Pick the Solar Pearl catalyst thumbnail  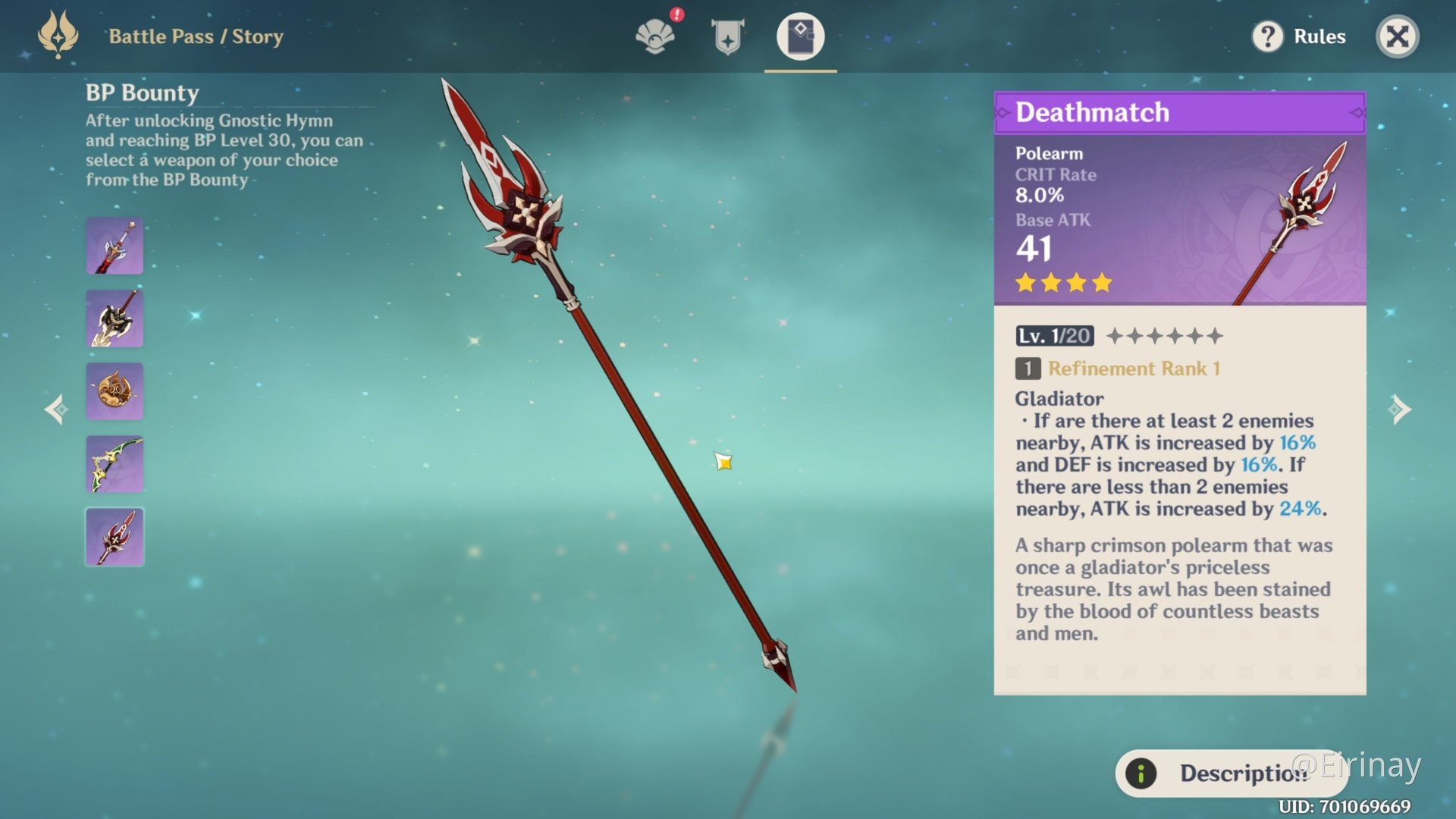(115, 391)
